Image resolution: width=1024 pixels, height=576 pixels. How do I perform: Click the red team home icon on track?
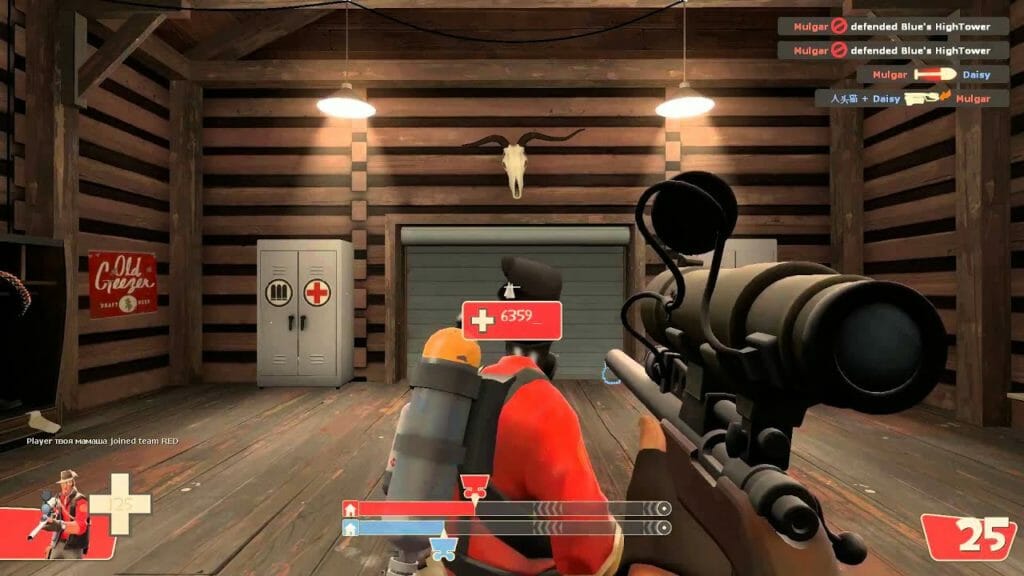[350, 509]
